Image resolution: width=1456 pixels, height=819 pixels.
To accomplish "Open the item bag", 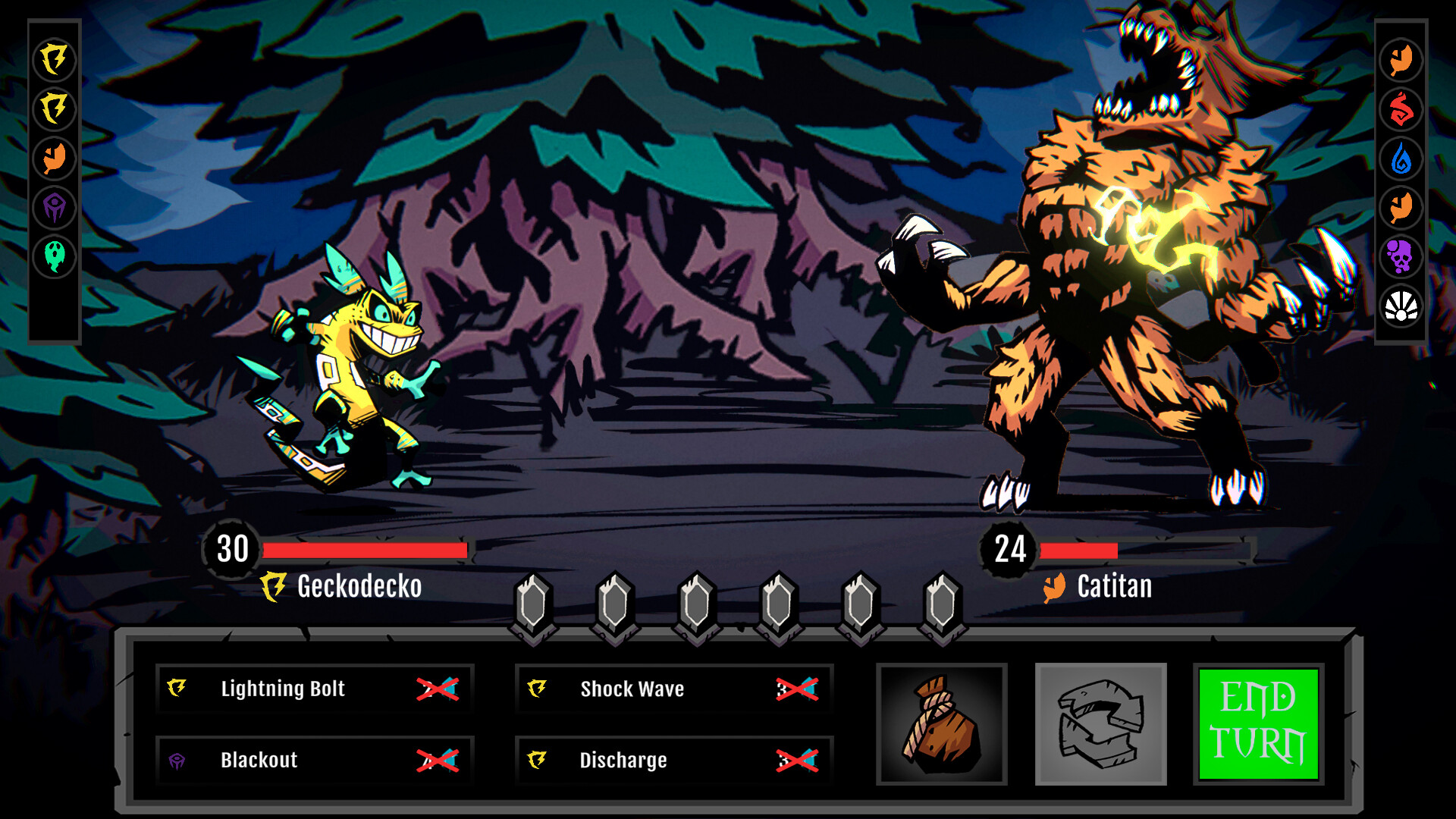I will coord(941,724).
